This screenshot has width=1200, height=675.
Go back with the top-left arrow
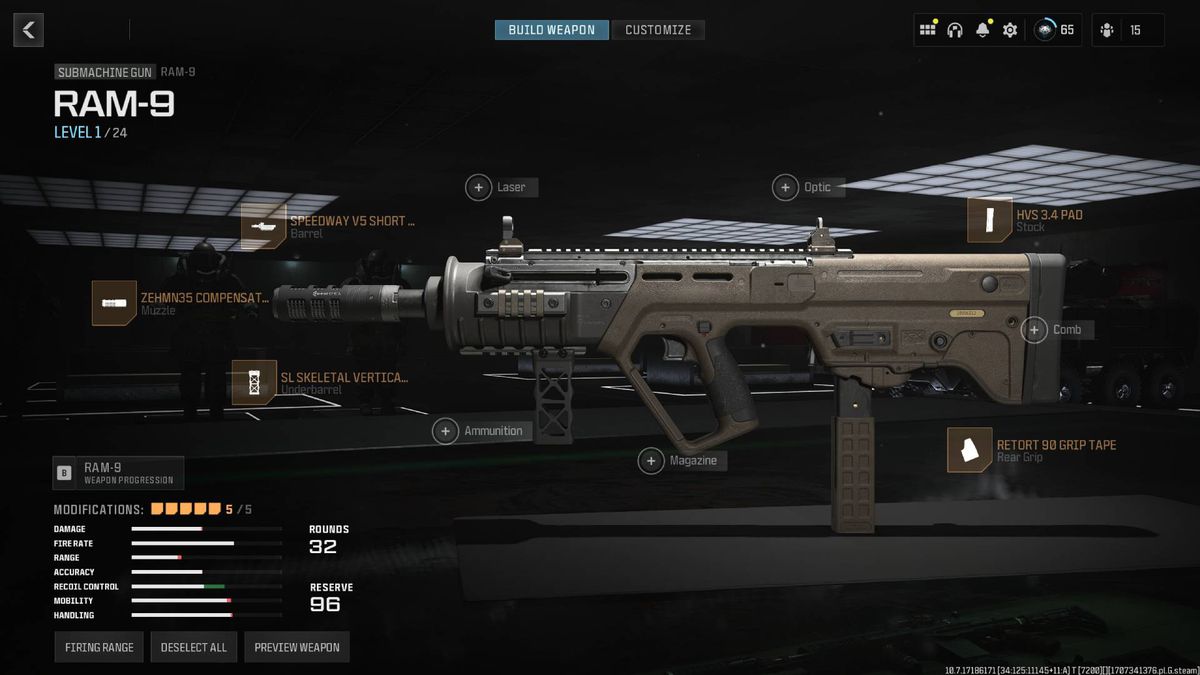[28, 30]
